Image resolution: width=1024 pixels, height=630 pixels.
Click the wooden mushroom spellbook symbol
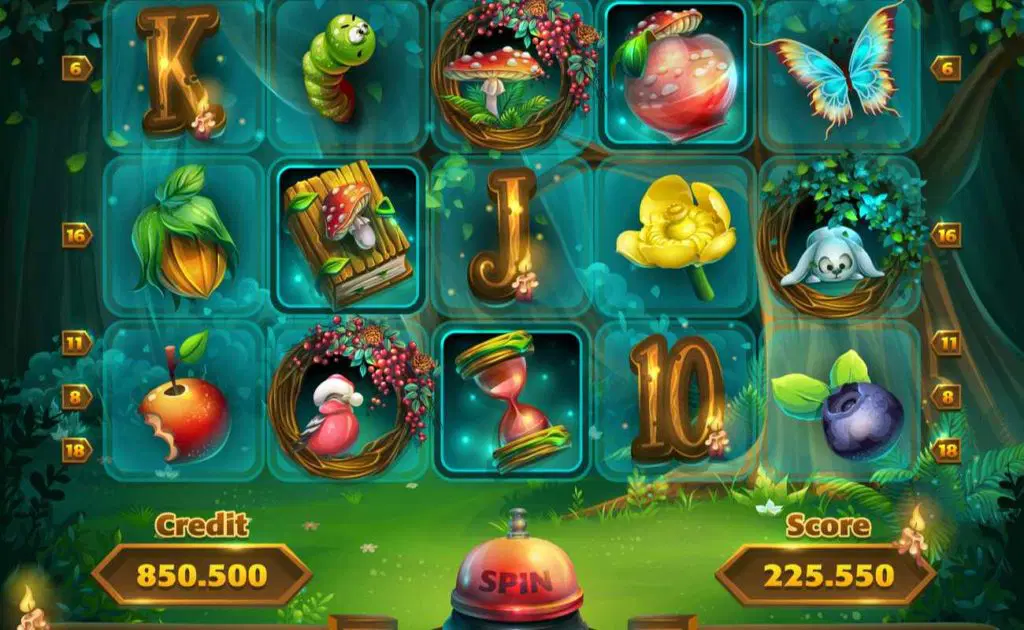point(346,238)
